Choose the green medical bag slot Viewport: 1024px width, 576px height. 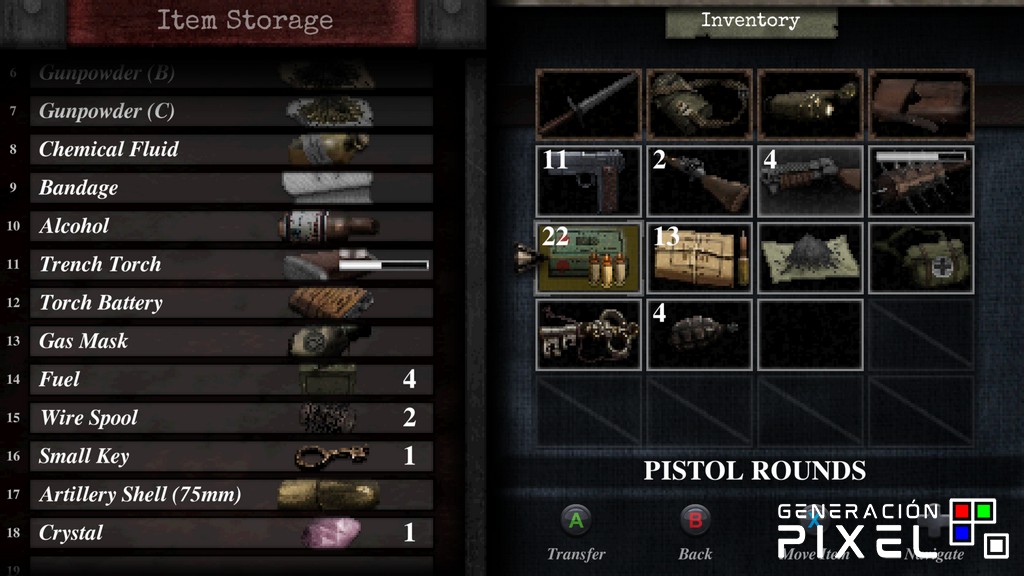pyautogui.click(x=921, y=258)
